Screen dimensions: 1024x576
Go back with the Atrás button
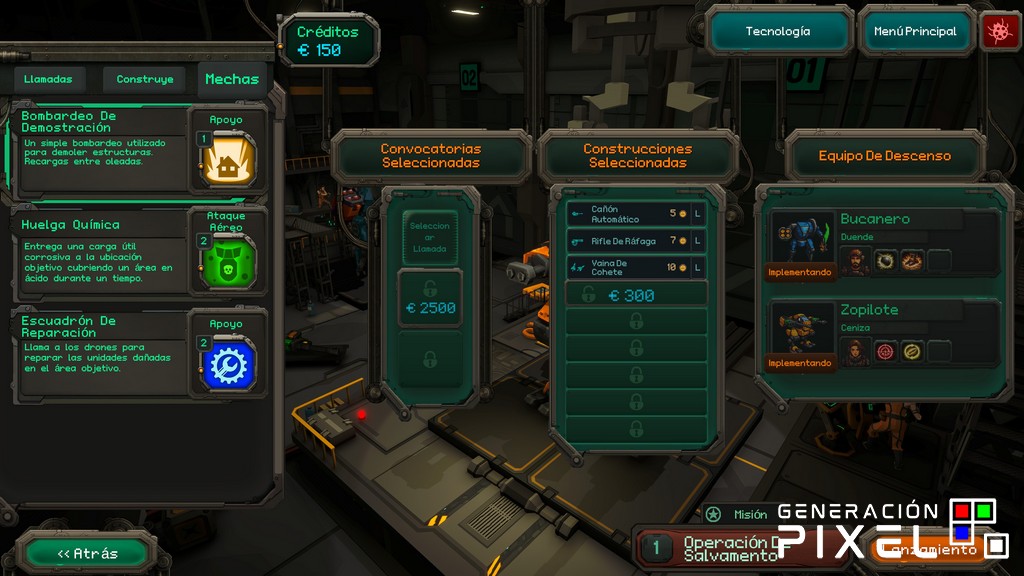pos(88,553)
